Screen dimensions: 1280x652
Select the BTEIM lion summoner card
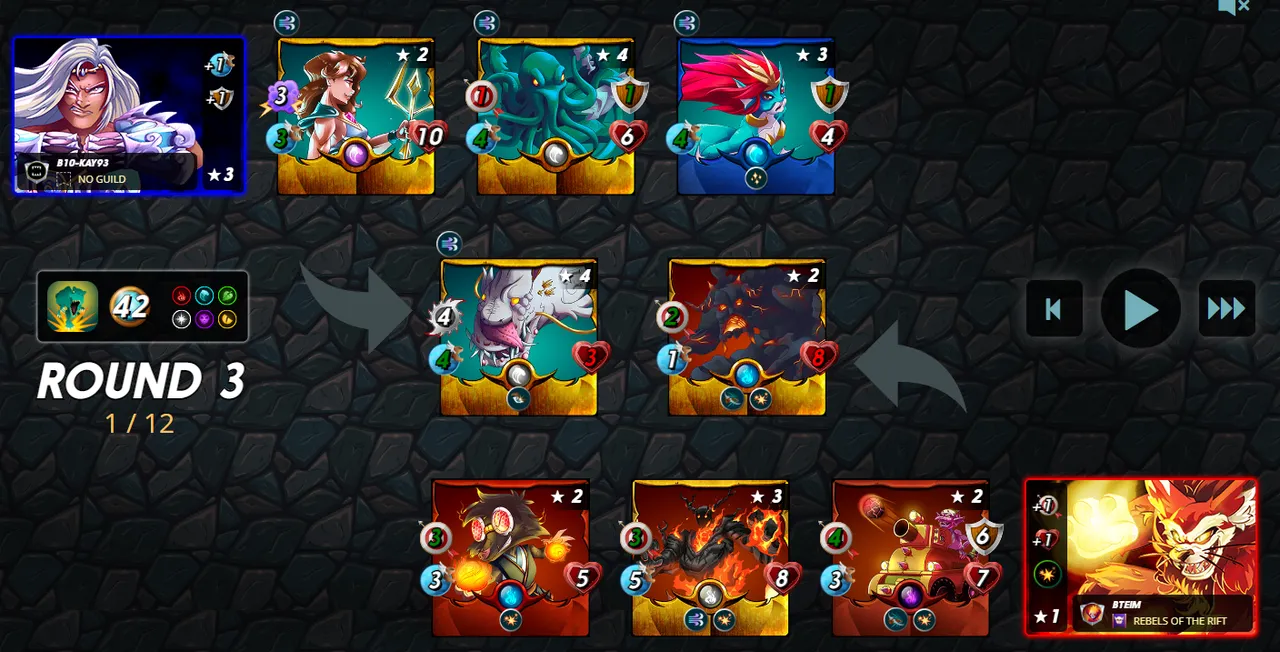click(1141, 556)
